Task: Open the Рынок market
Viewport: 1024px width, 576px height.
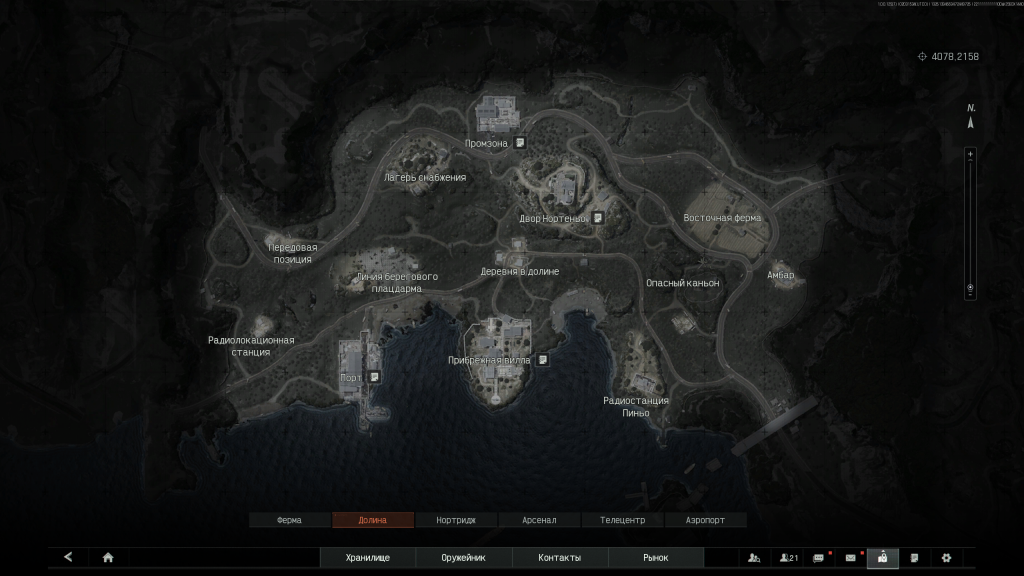Action: click(x=656, y=558)
